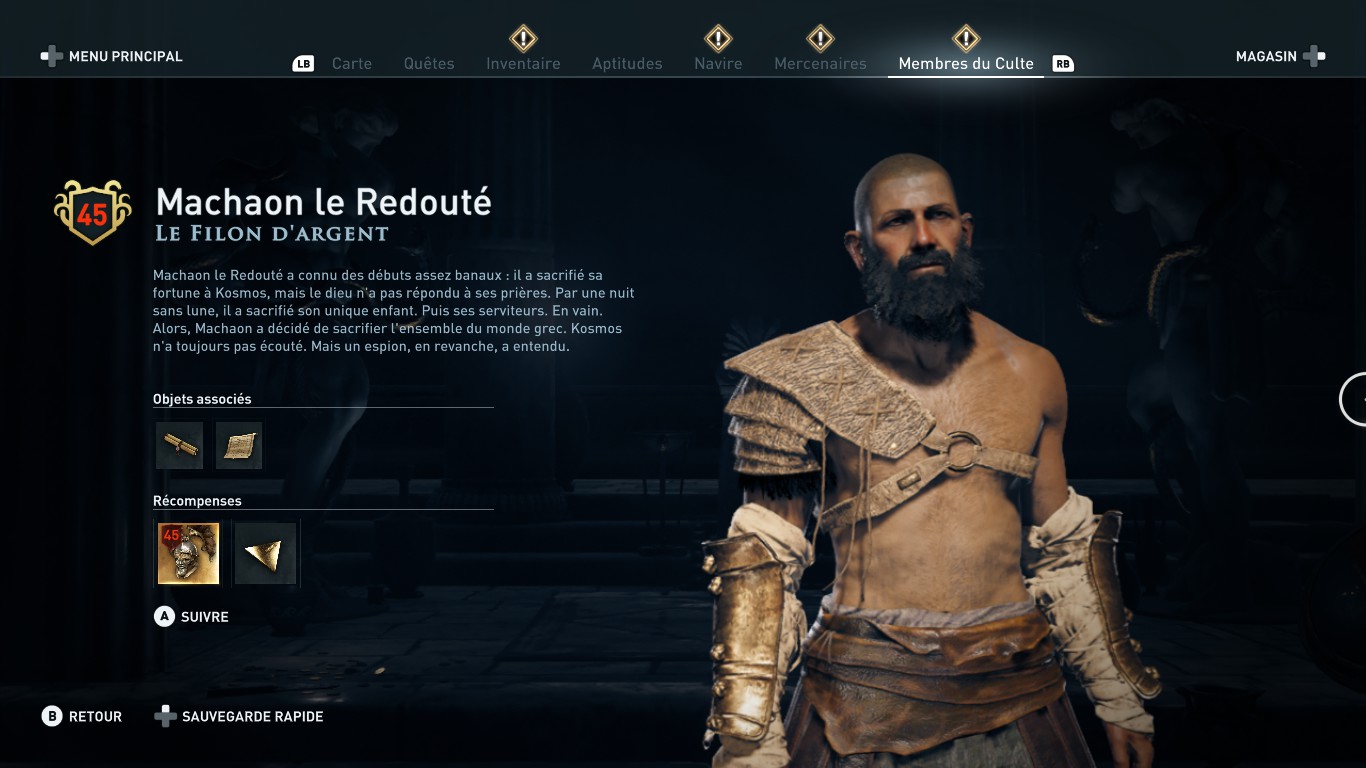
Task: Choose Suivre to track this cultist
Action: (192, 617)
